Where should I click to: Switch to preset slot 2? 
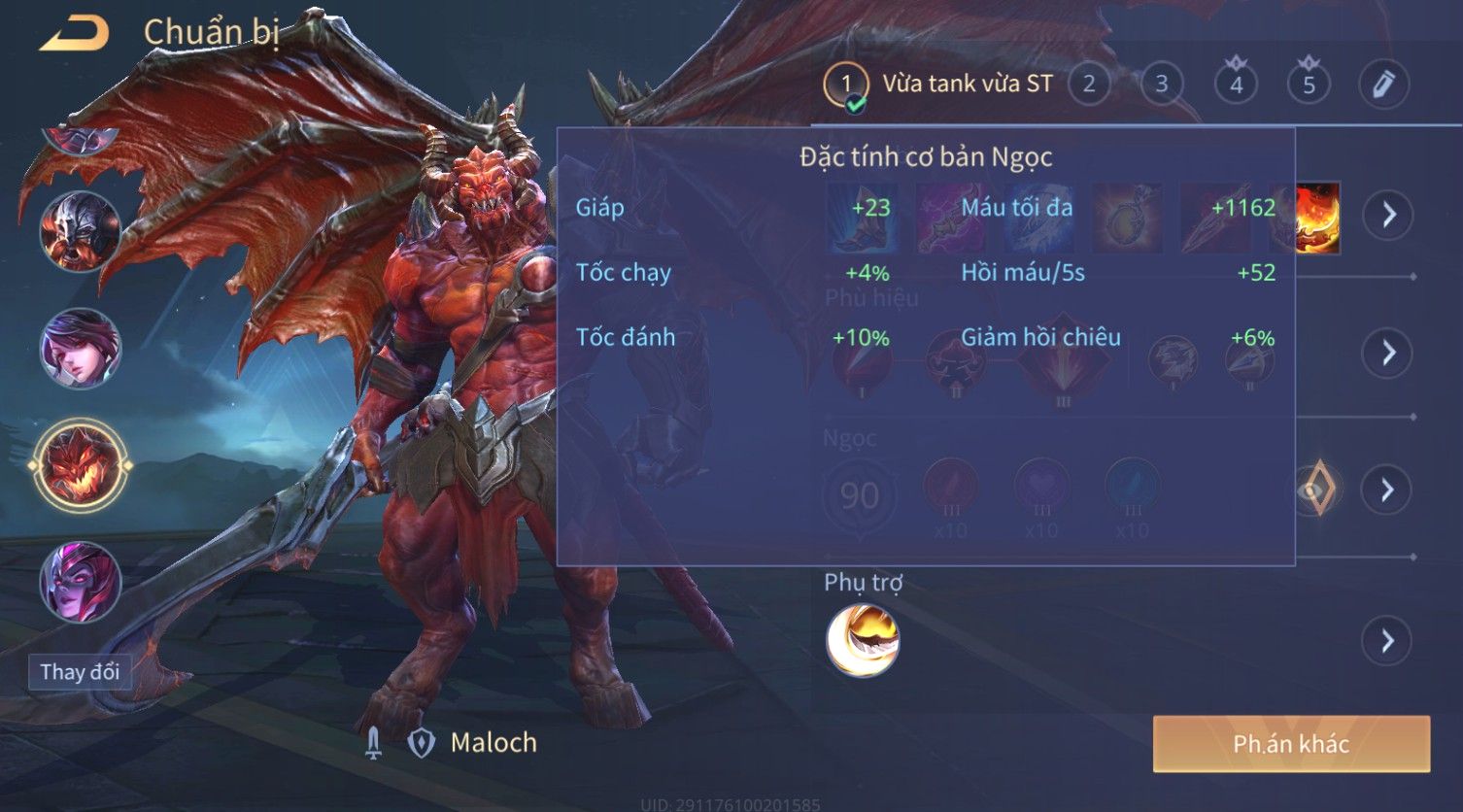click(1089, 85)
